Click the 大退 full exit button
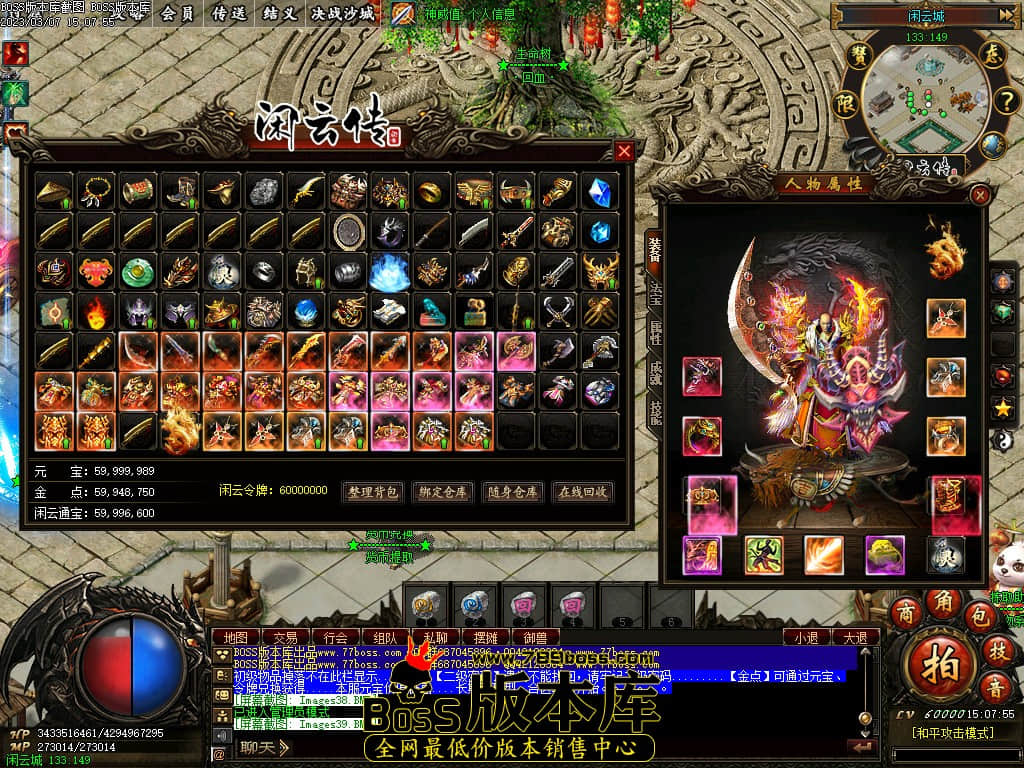The width and height of the screenshot is (1024, 768). coord(855,637)
